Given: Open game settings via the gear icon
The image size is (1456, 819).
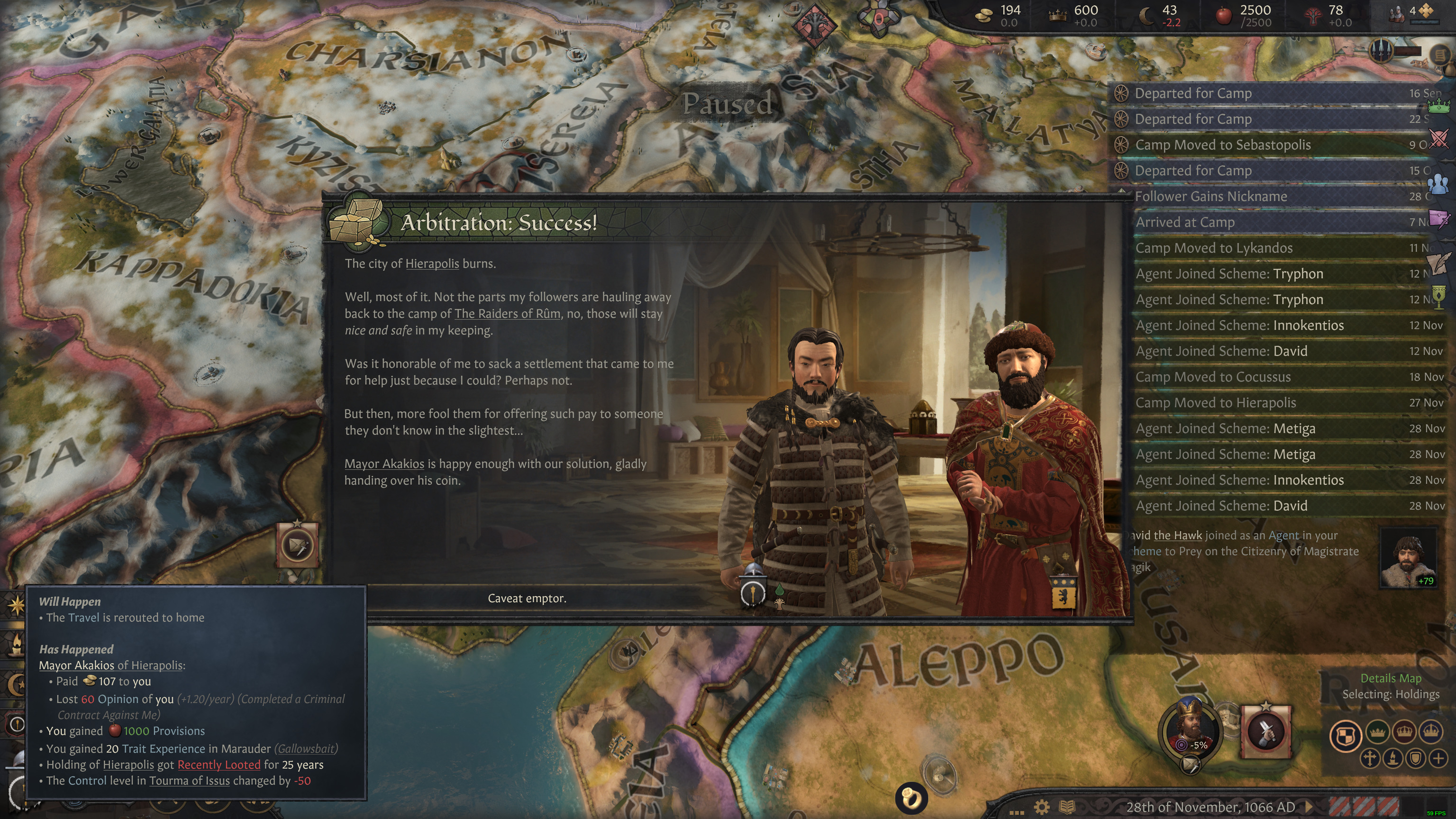Looking at the screenshot, I should pos(1043,807).
